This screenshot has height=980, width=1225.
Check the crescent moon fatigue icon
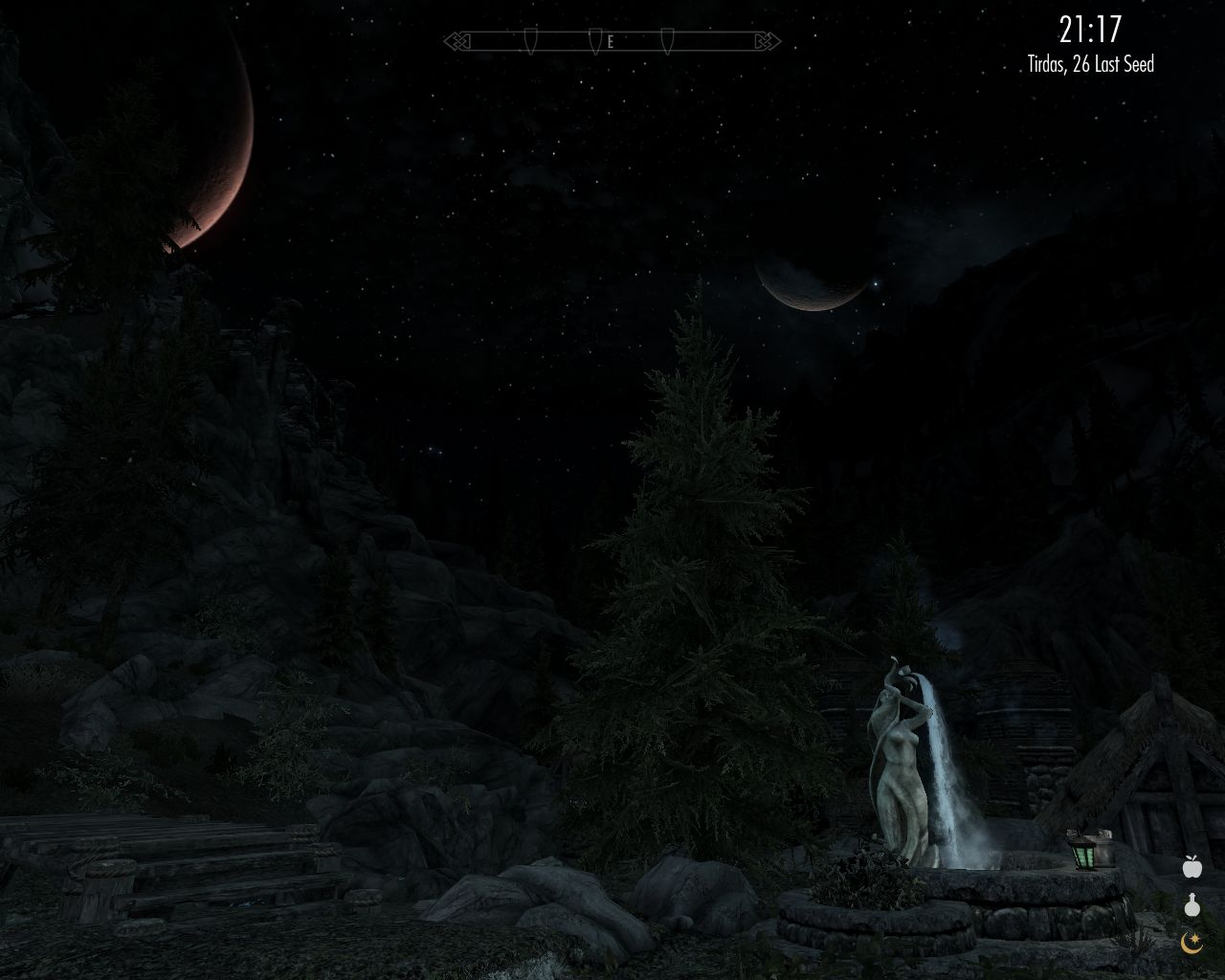point(1192,942)
